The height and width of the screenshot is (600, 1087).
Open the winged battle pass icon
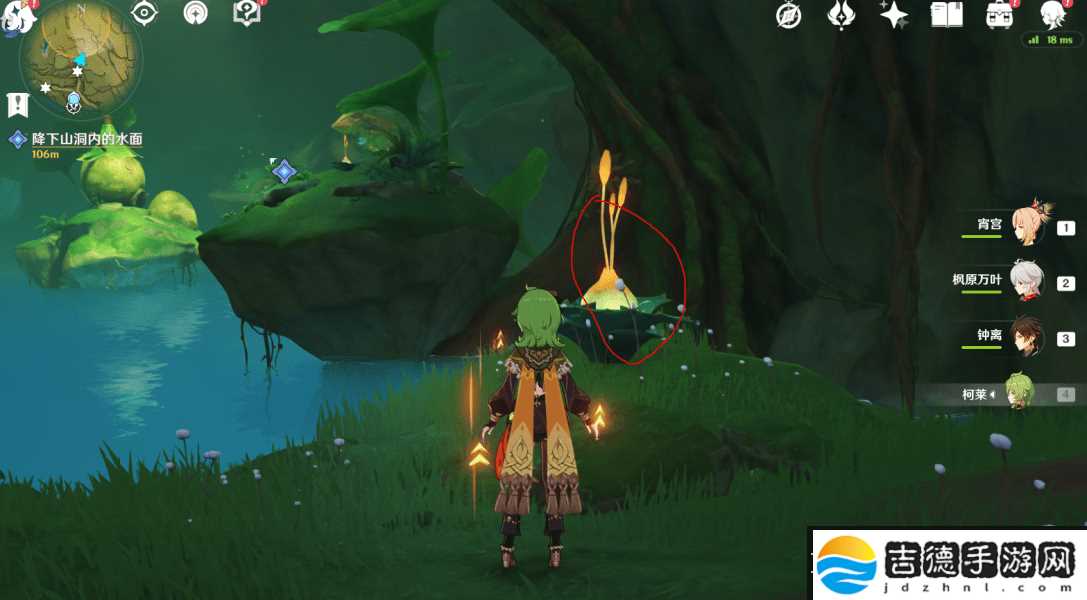point(841,15)
